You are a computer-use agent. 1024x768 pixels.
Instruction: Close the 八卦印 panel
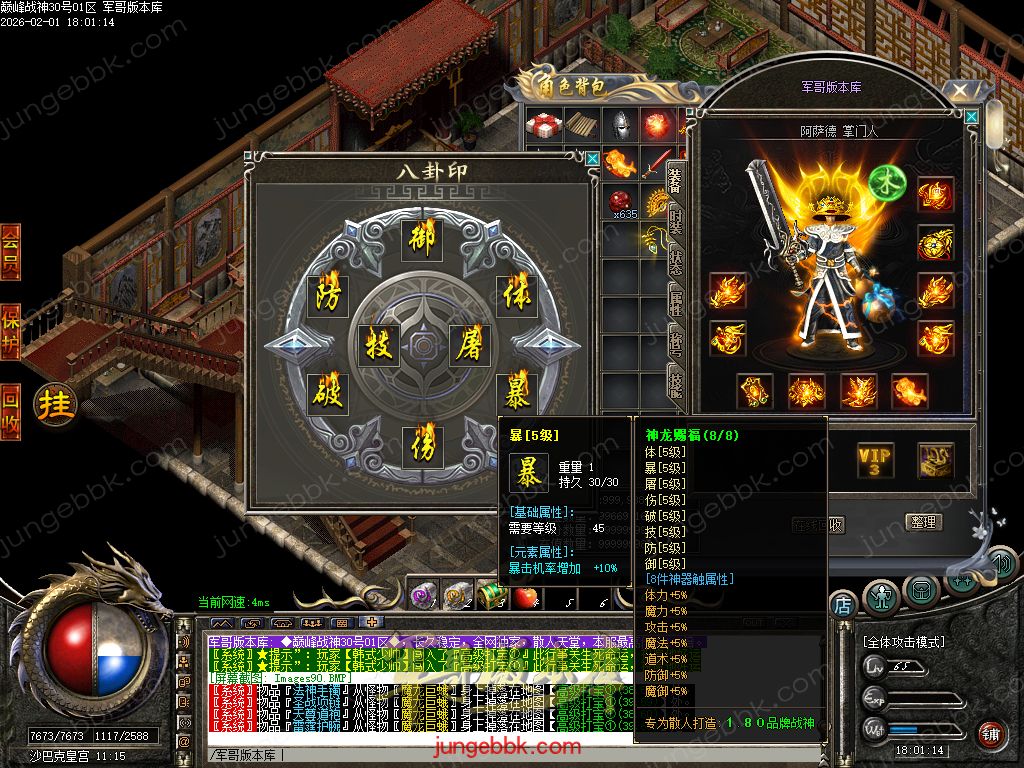592,158
